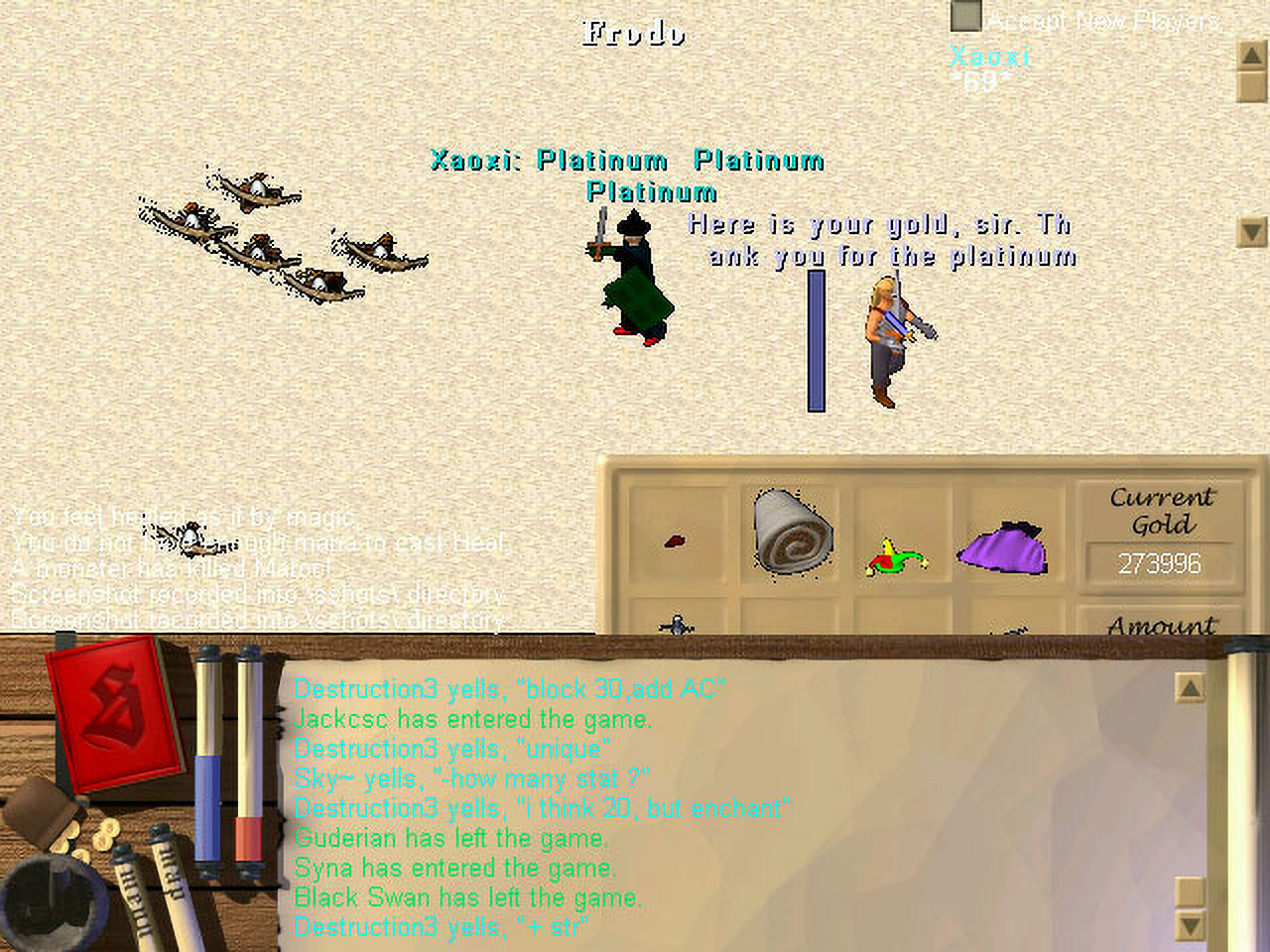Choose the purple cloth inventory item

click(1003, 547)
